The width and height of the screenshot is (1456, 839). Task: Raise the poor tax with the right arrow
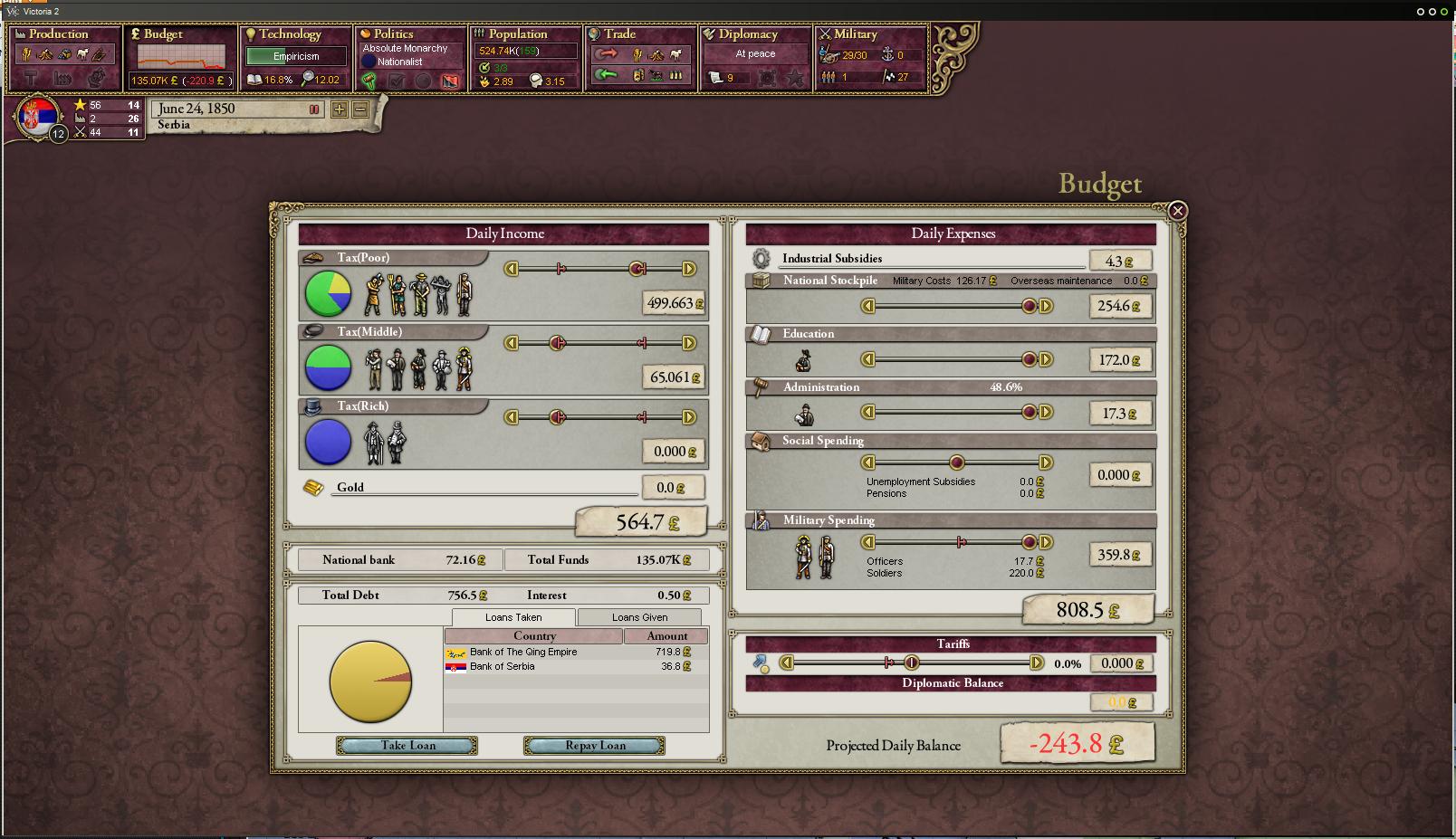689,269
